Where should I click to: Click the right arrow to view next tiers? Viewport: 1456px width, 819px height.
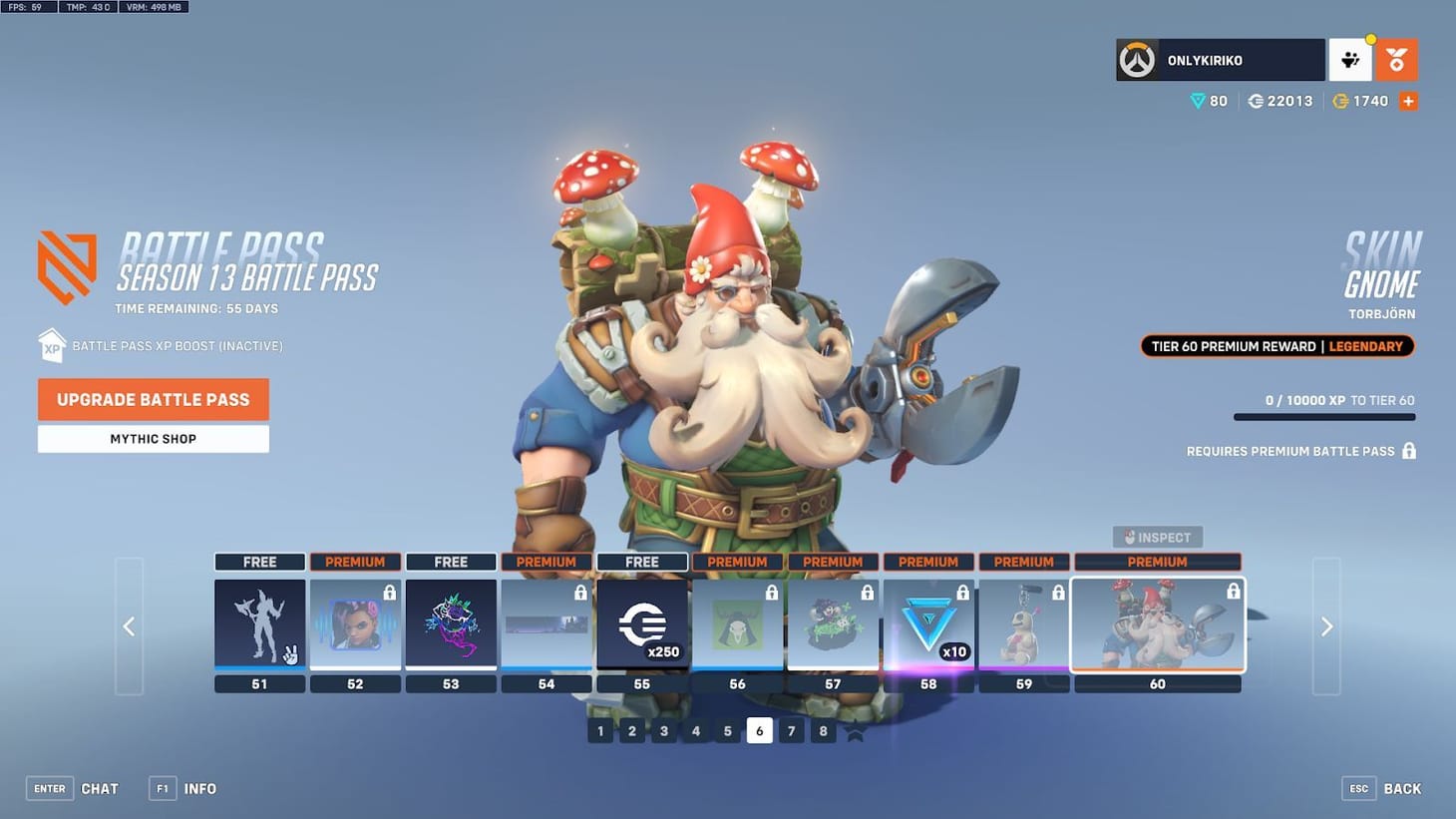(1327, 626)
